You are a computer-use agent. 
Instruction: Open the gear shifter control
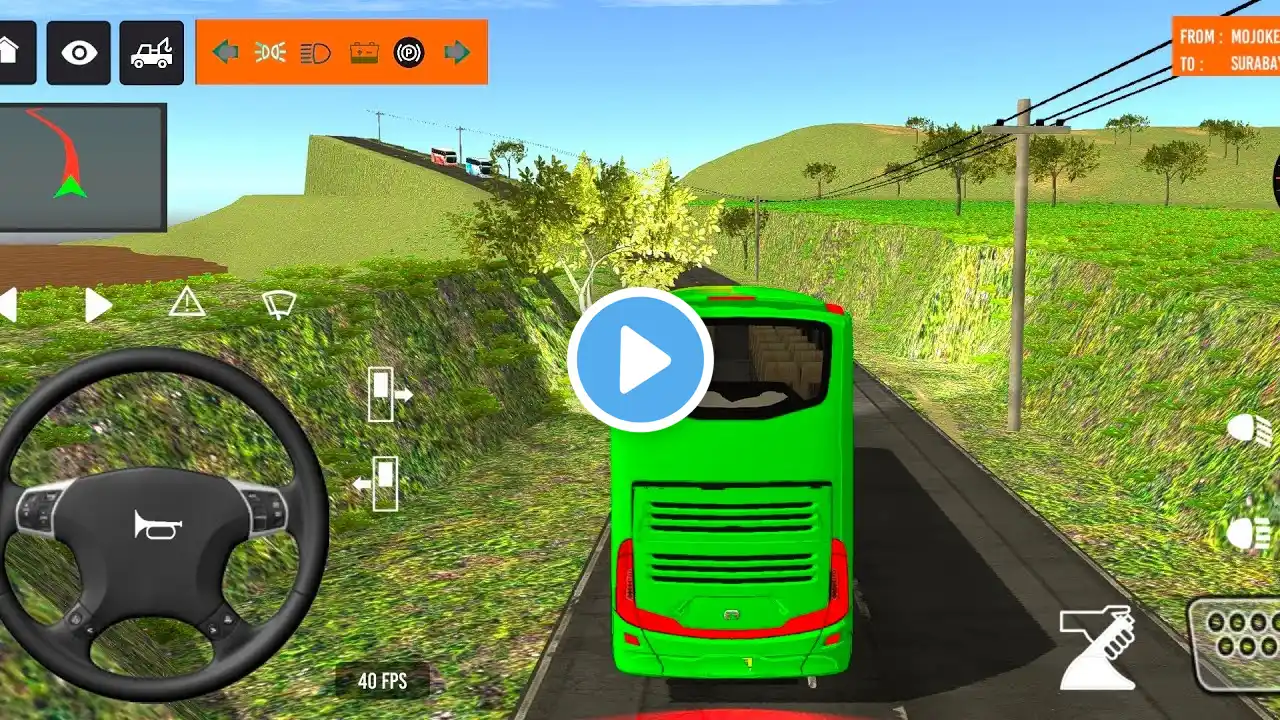(1097, 647)
